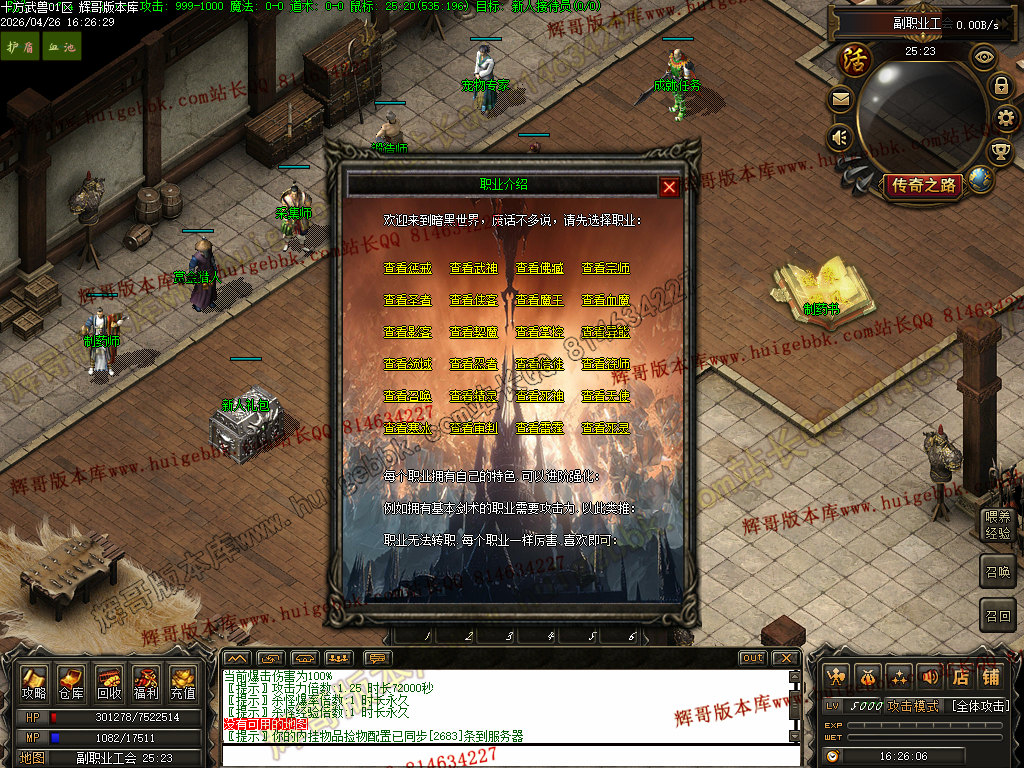This screenshot has width=1024, height=768.
Task: Open the 回收 recycle button
Action: pyautogui.click(x=108, y=684)
